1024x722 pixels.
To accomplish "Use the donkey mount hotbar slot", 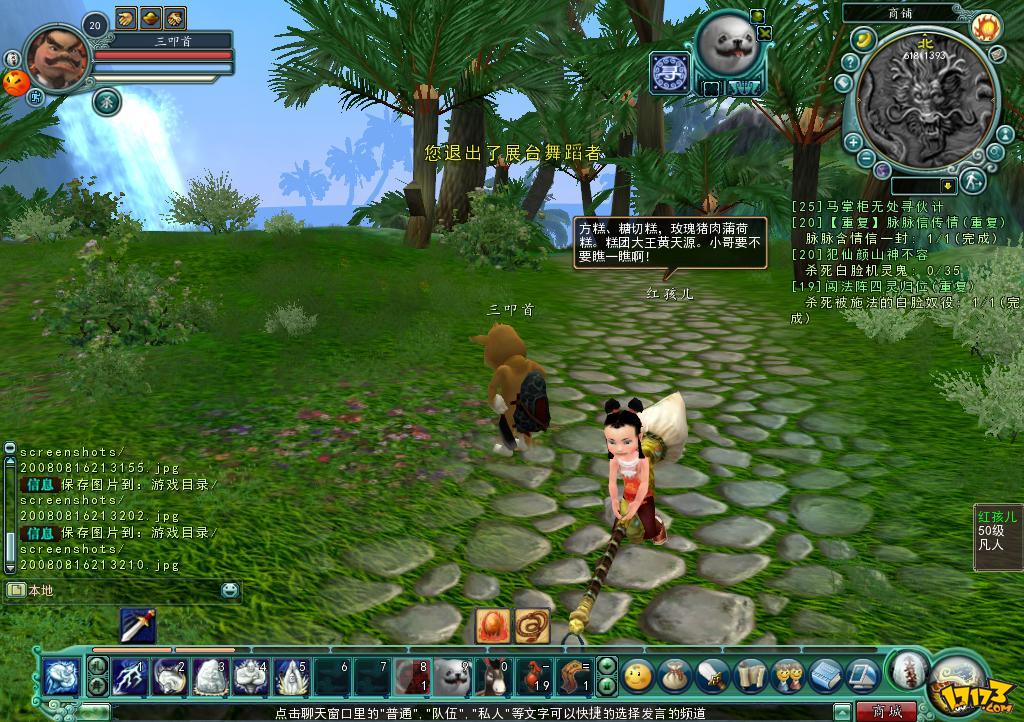I will [x=494, y=675].
